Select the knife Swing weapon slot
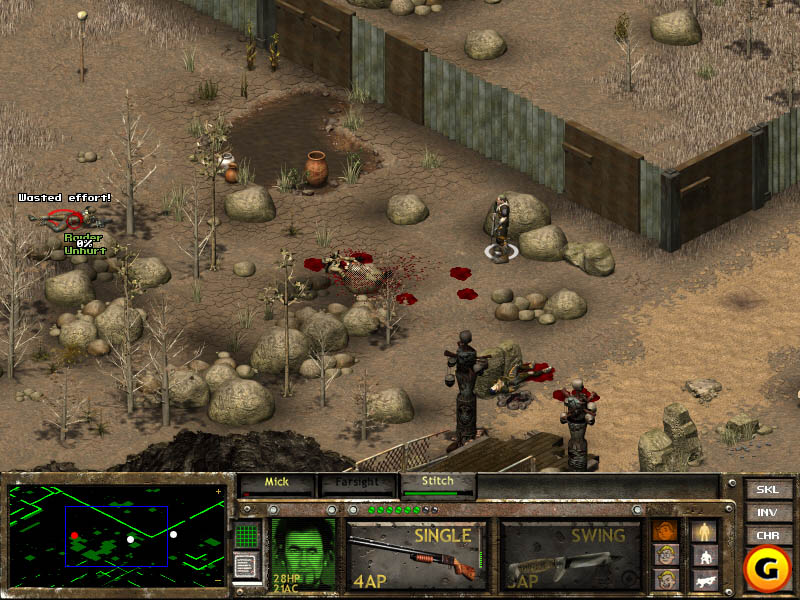800x600 pixels. coord(569,554)
